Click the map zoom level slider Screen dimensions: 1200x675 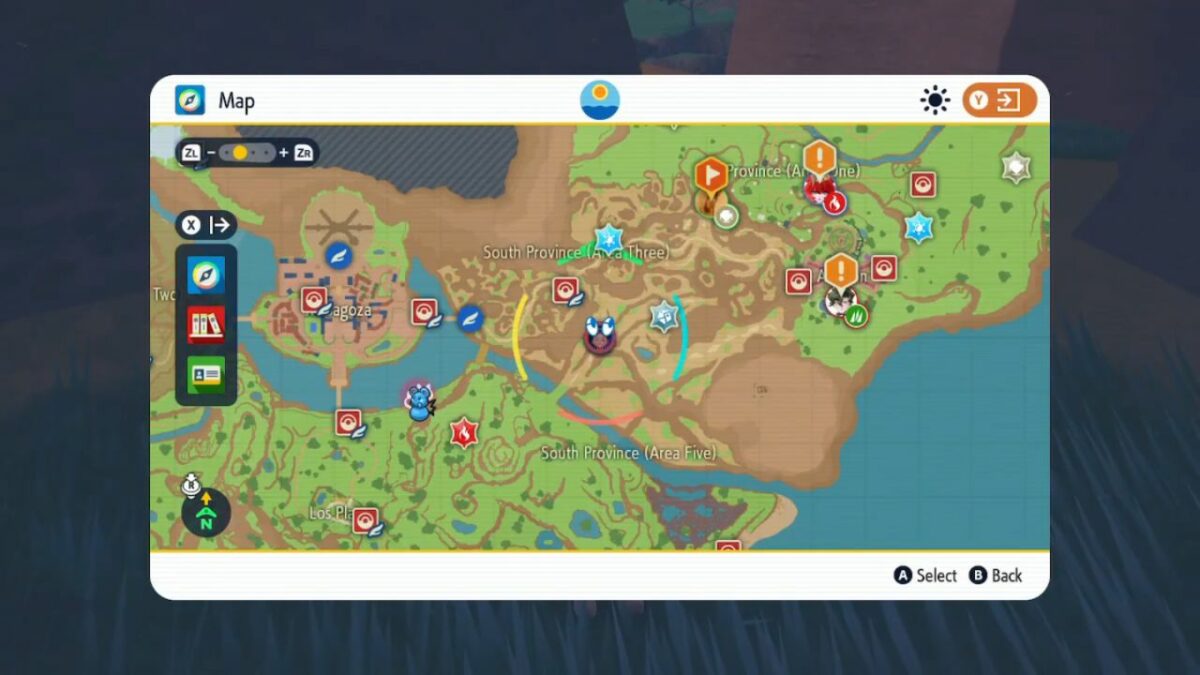(x=247, y=153)
